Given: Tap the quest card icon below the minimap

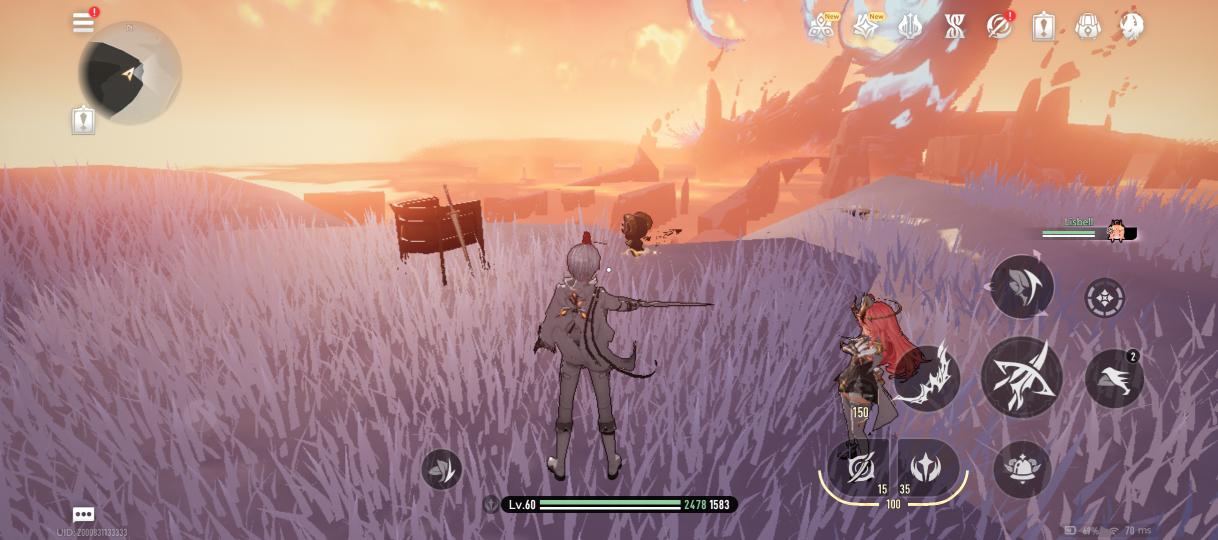Looking at the screenshot, I should 83,121.
